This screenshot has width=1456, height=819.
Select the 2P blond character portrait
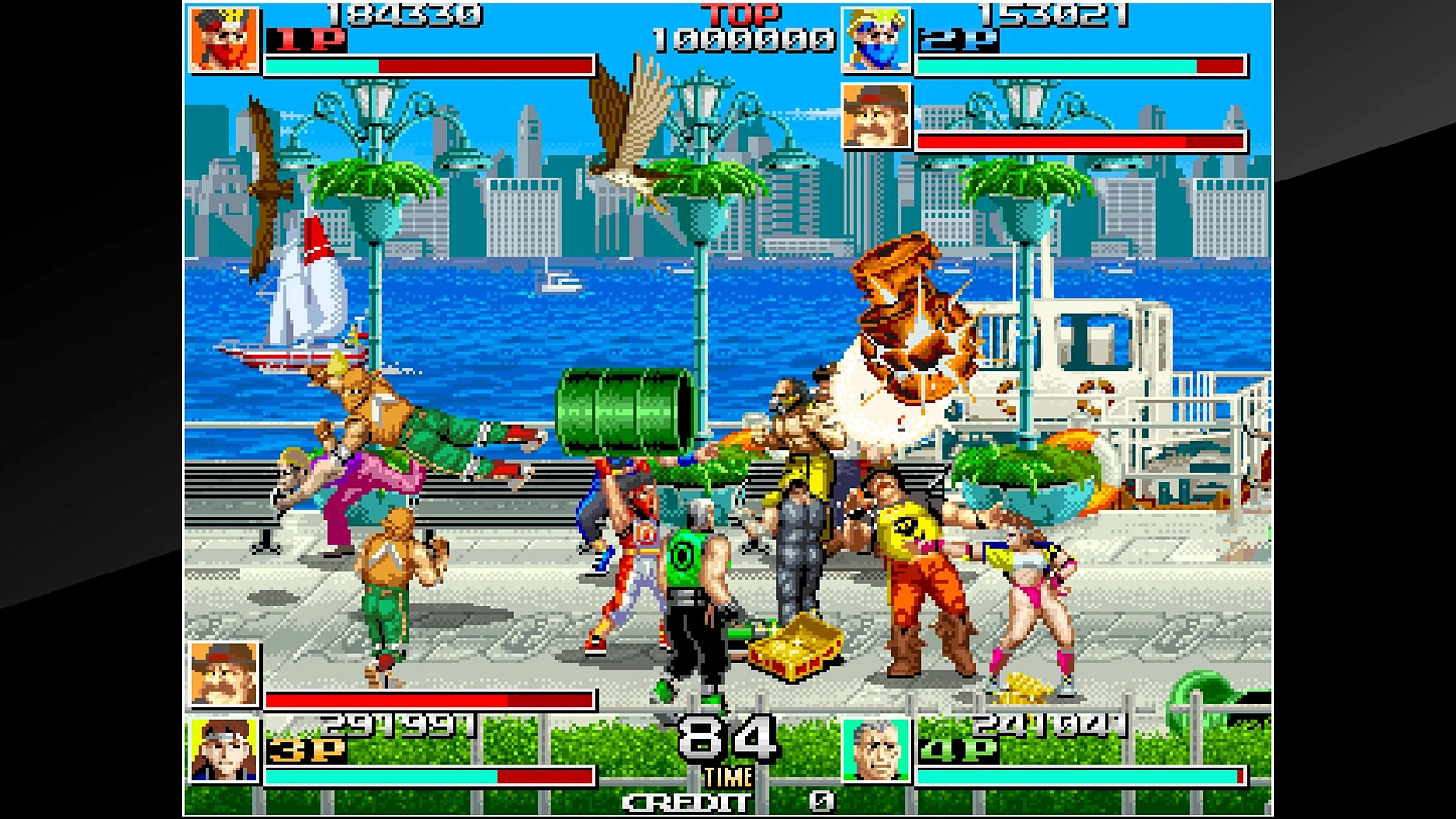pyautogui.click(x=875, y=41)
